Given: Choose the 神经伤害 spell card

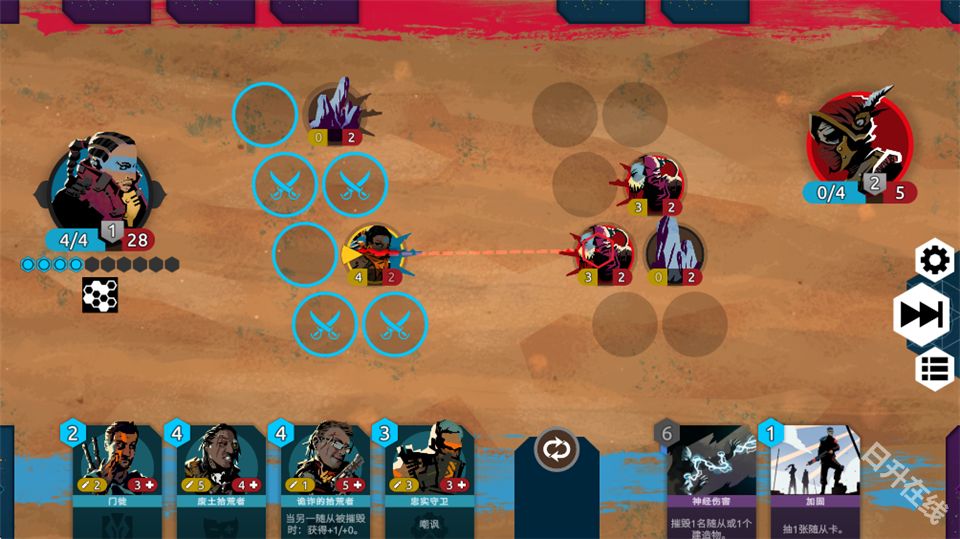Looking at the screenshot, I should 711,475.
